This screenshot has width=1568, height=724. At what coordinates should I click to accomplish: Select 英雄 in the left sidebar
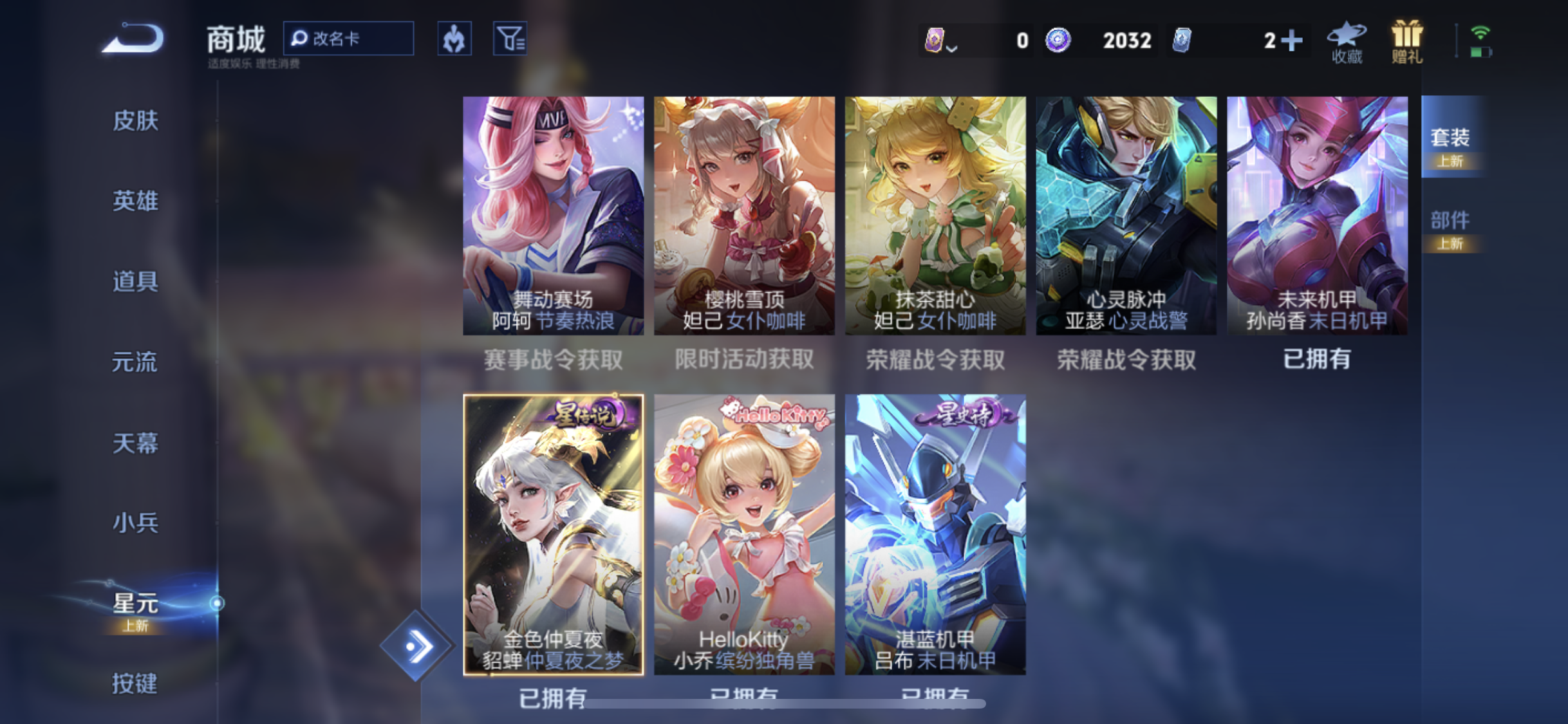[x=135, y=201]
